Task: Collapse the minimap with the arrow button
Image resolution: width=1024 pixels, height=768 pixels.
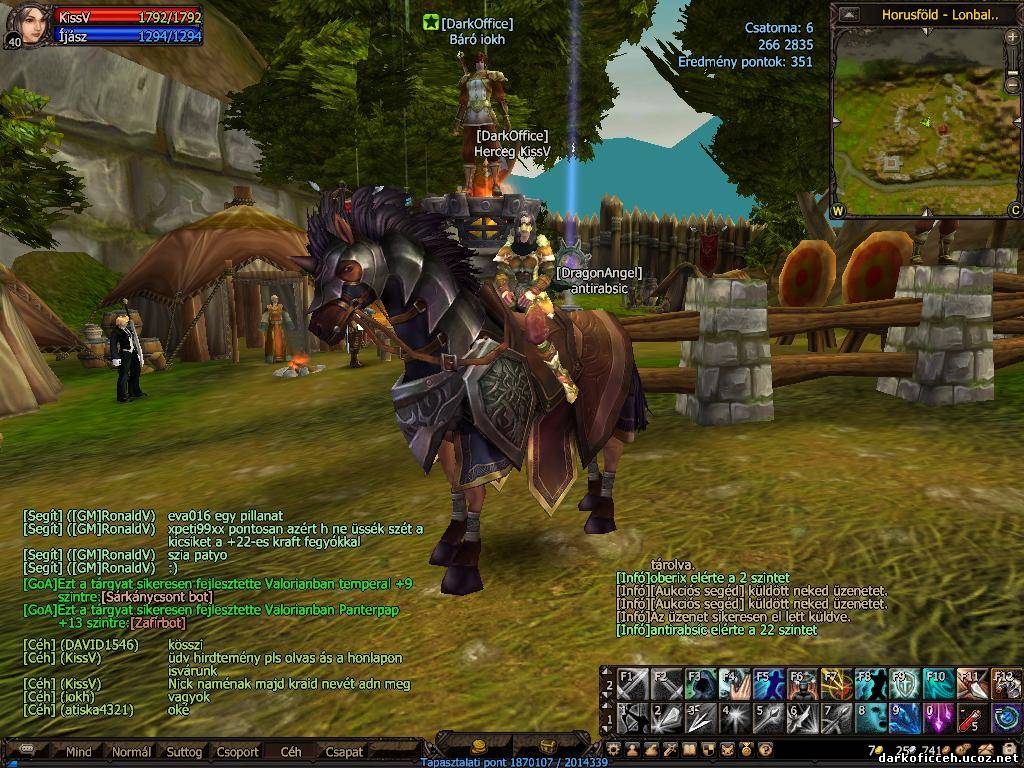Action: (848, 15)
